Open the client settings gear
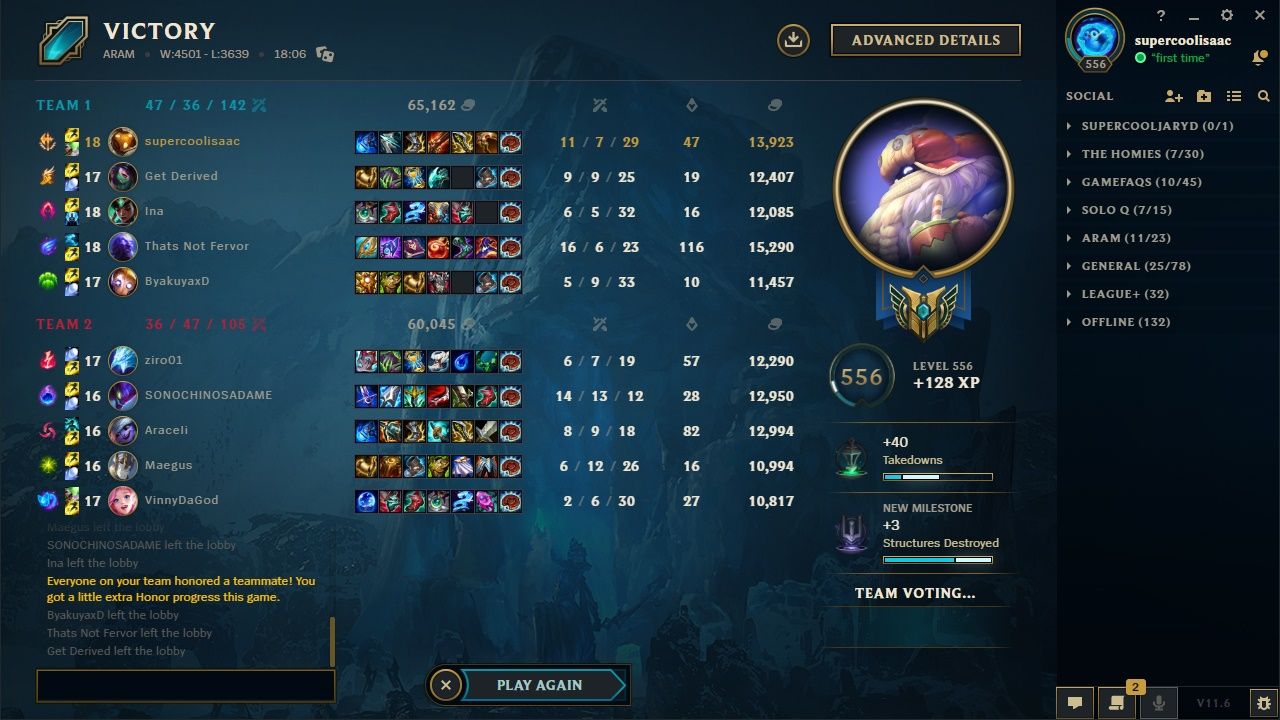This screenshot has width=1280, height=720. (1225, 15)
